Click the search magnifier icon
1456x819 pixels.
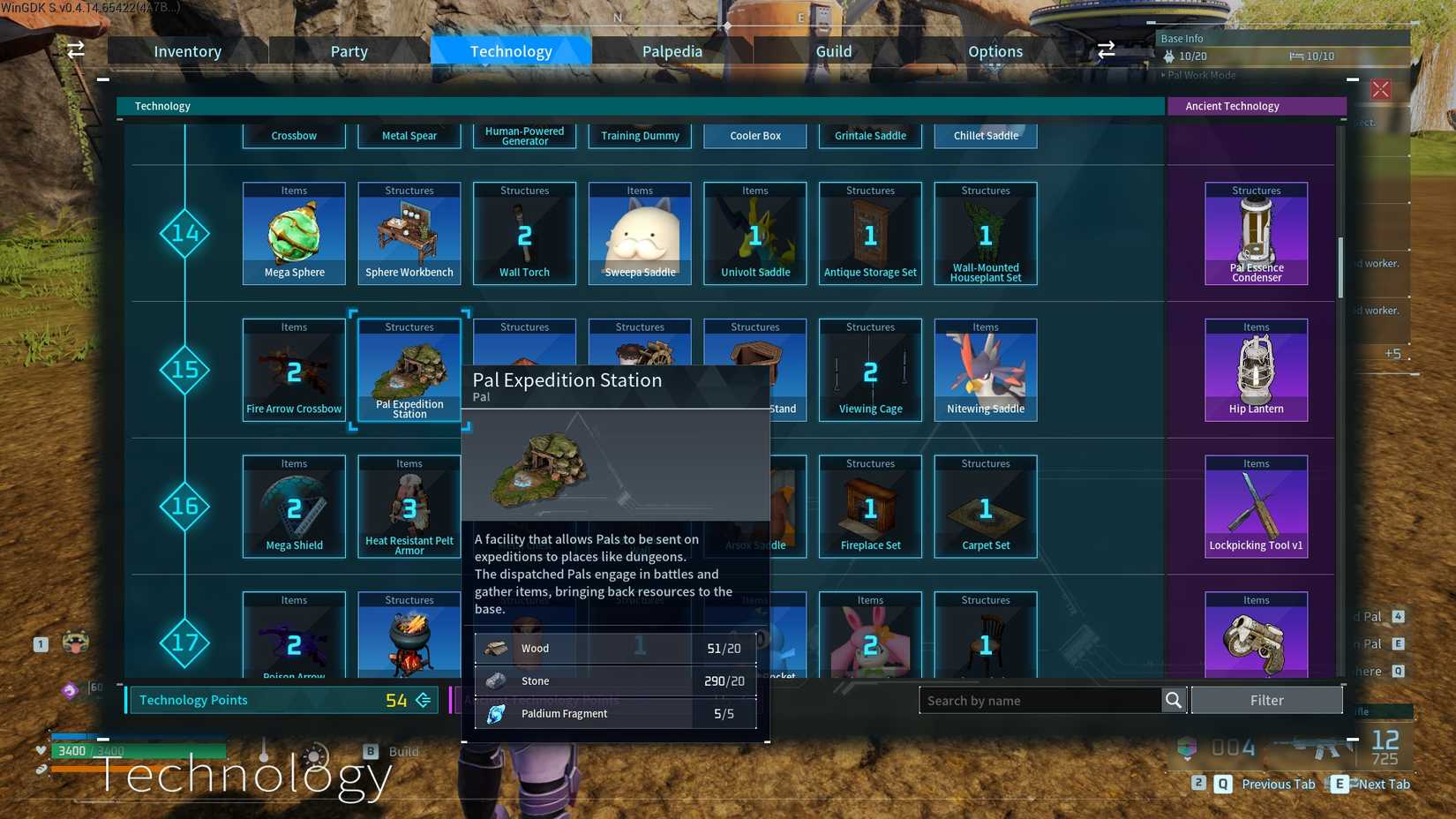pos(1174,700)
